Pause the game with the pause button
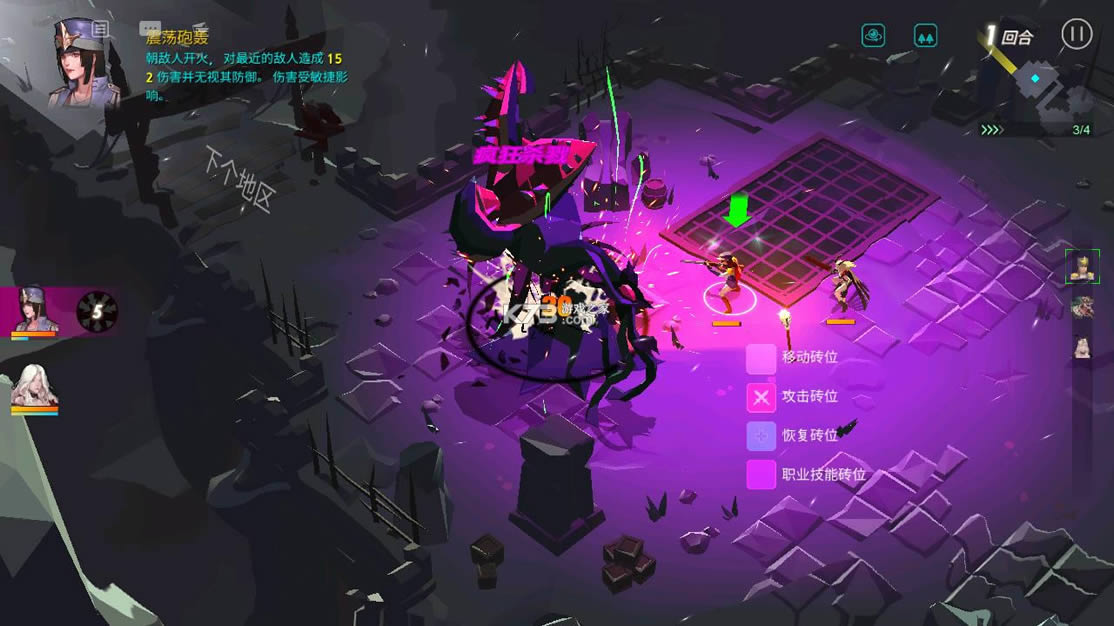The width and height of the screenshot is (1114, 626). pyautogui.click(x=1076, y=34)
